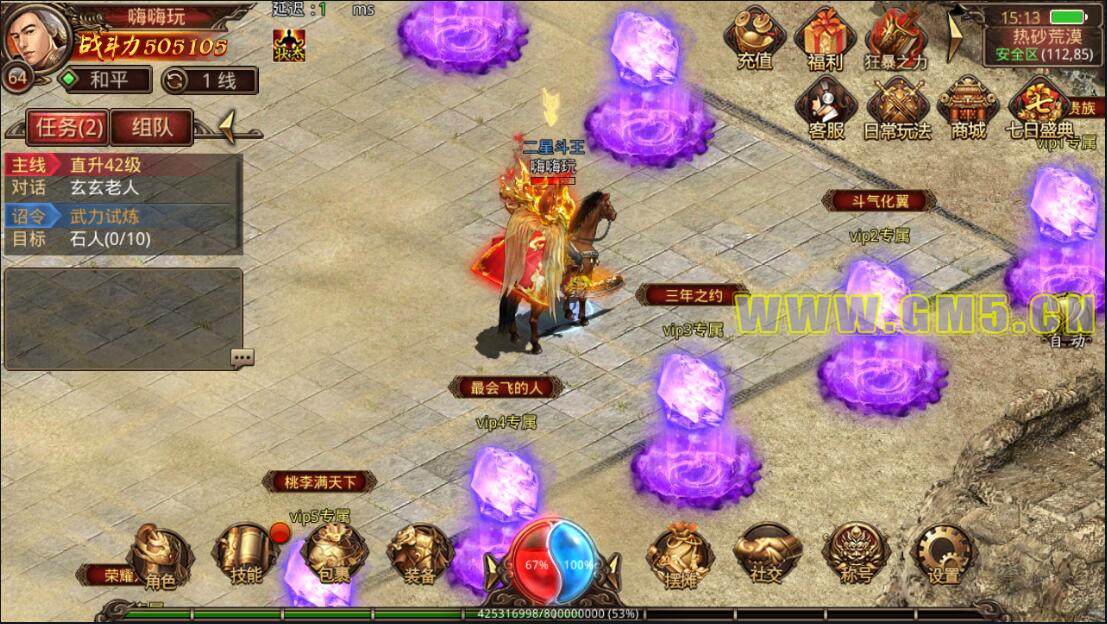The image size is (1107, 624).
Task: Select the 主线 直升42级 main quest
Action: click(x=122, y=165)
